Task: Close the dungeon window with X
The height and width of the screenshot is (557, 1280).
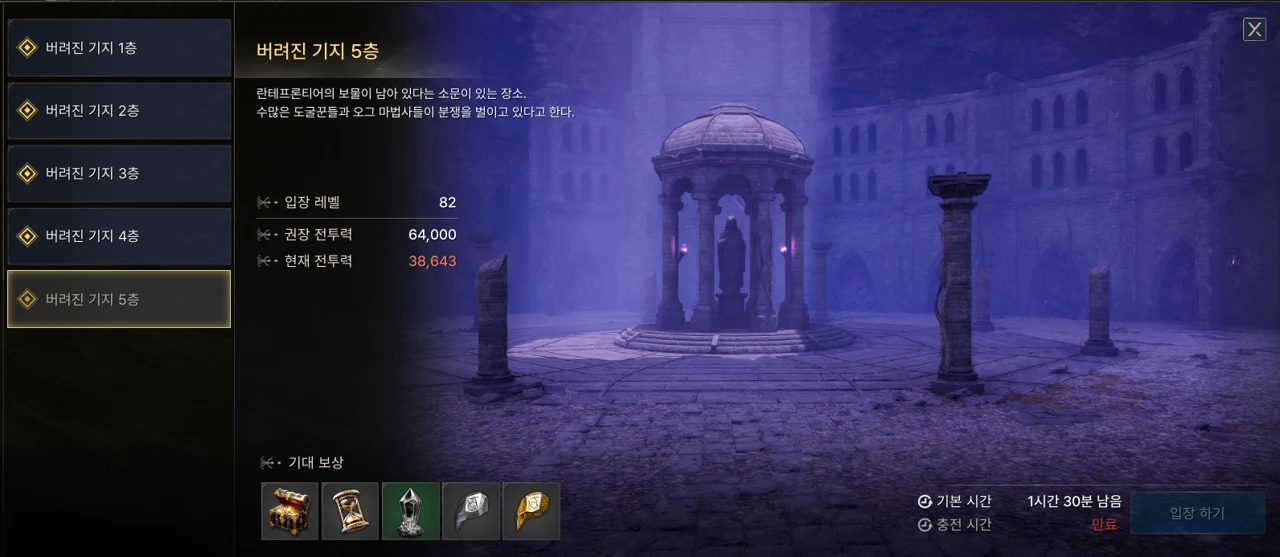Action: pyautogui.click(x=1254, y=29)
